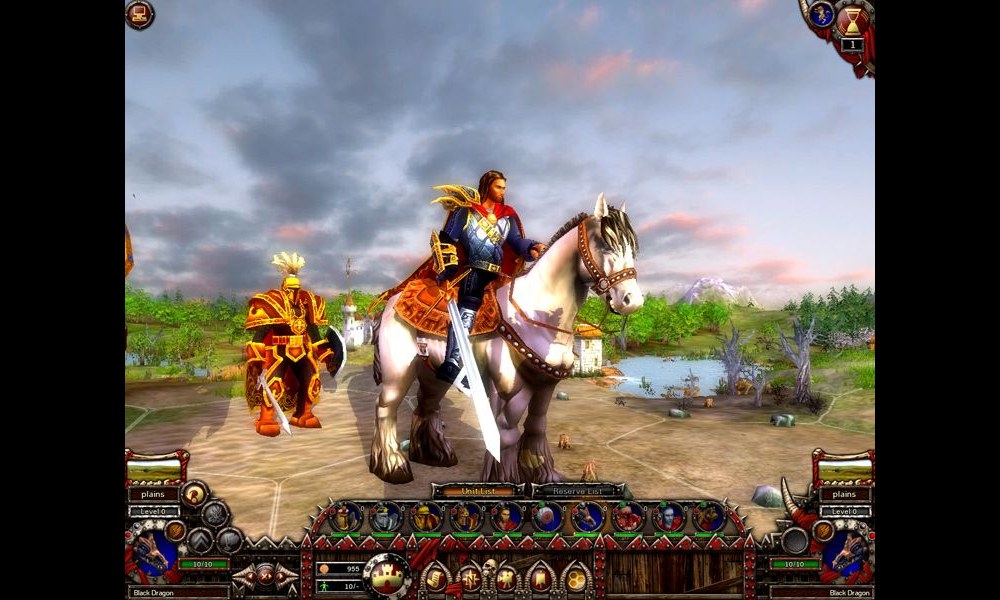Image resolution: width=1000 pixels, height=600 pixels.
Task: Select the right Black Dragon portrait
Action: tap(847, 553)
